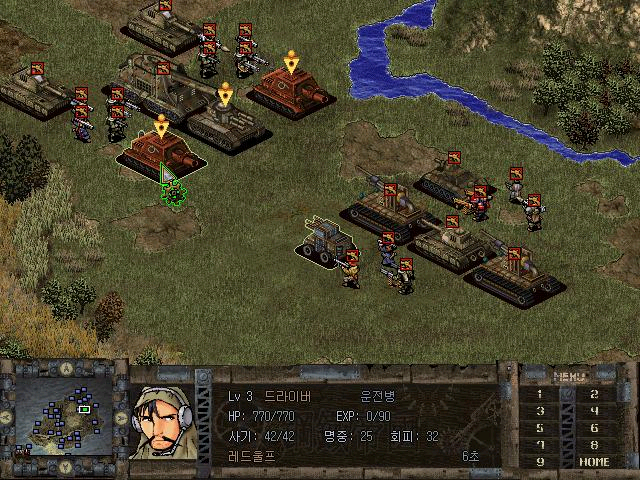Pick group number 8

click(595, 445)
